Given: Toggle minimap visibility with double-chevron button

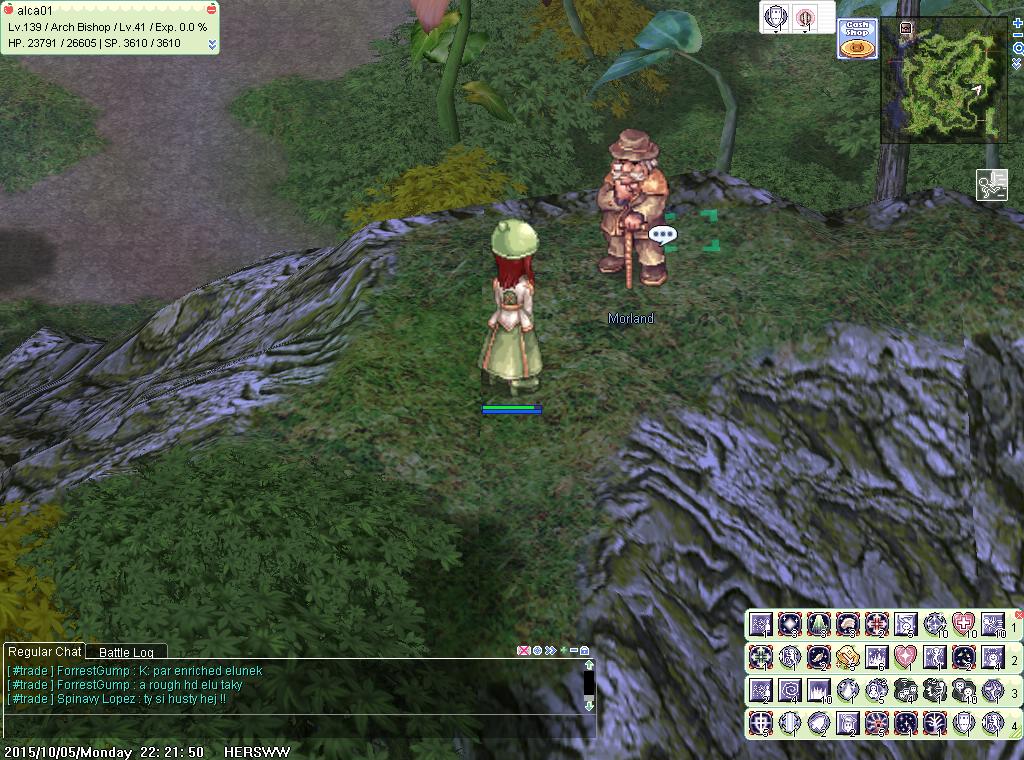Looking at the screenshot, I should point(1017,63).
